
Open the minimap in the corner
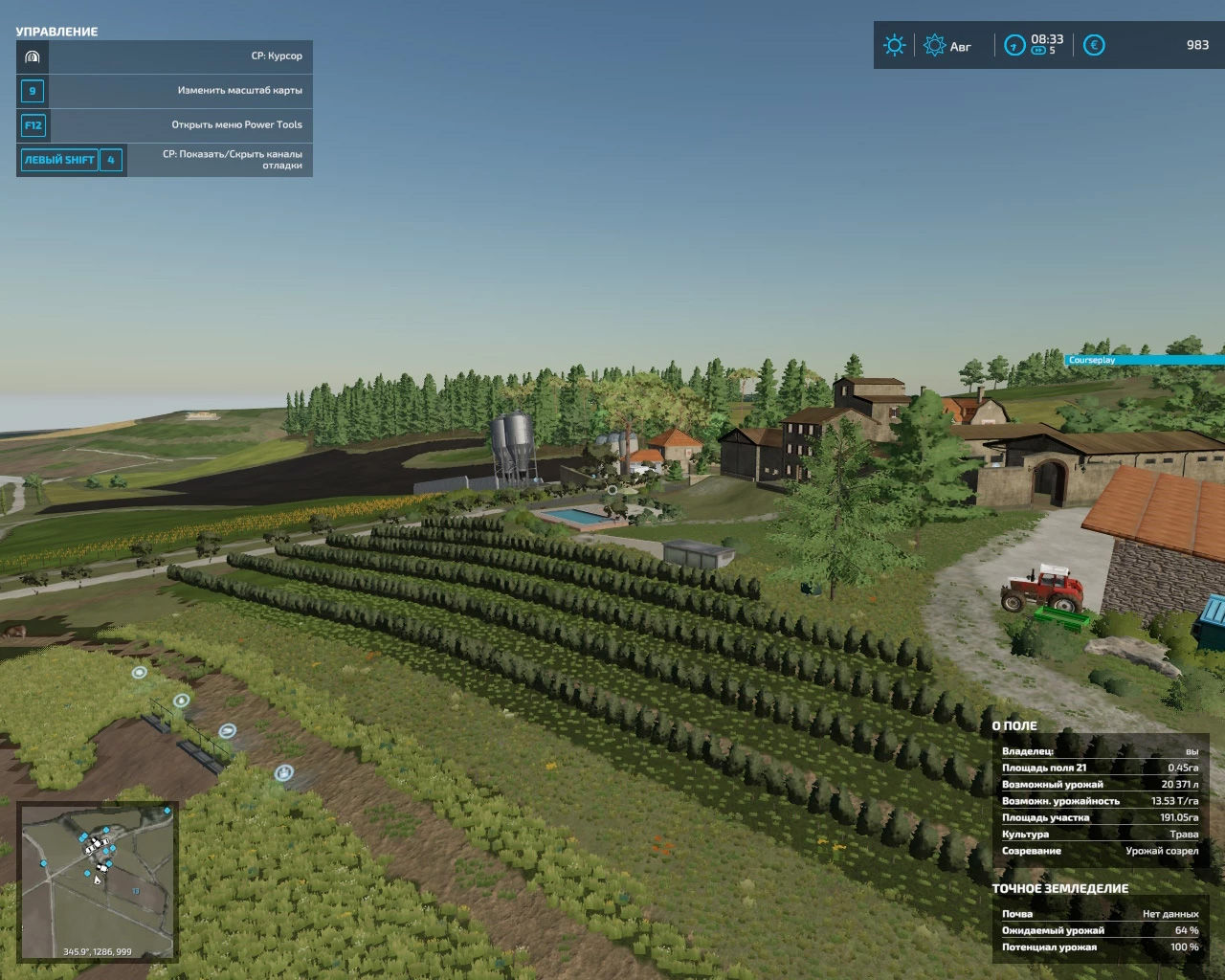pos(98,880)
